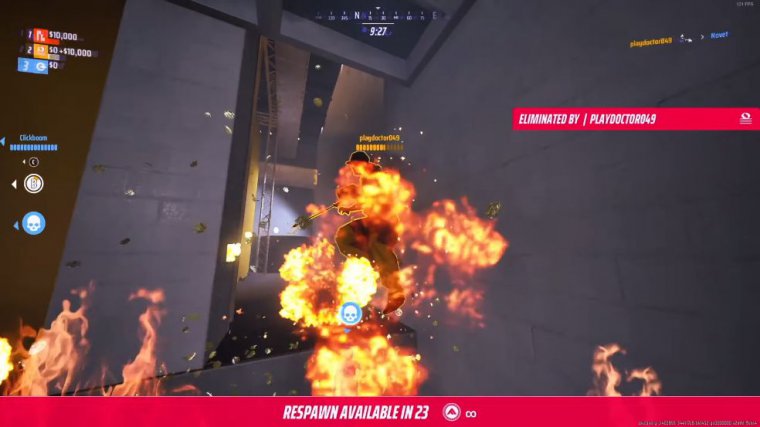Click the coin icon under Clickboom
This screenshot has width=760, height=427.
coord(34,184)
